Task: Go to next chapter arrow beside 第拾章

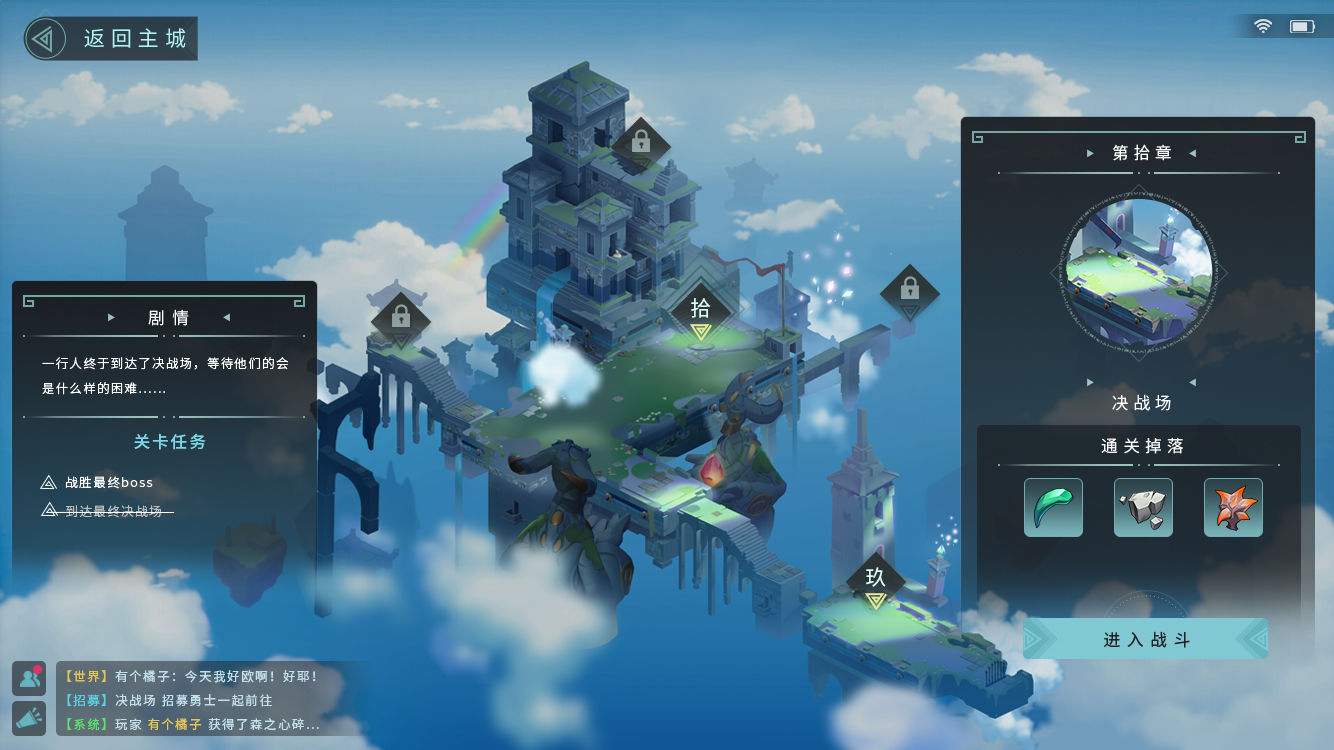Action: click(x=1192, y=153)
